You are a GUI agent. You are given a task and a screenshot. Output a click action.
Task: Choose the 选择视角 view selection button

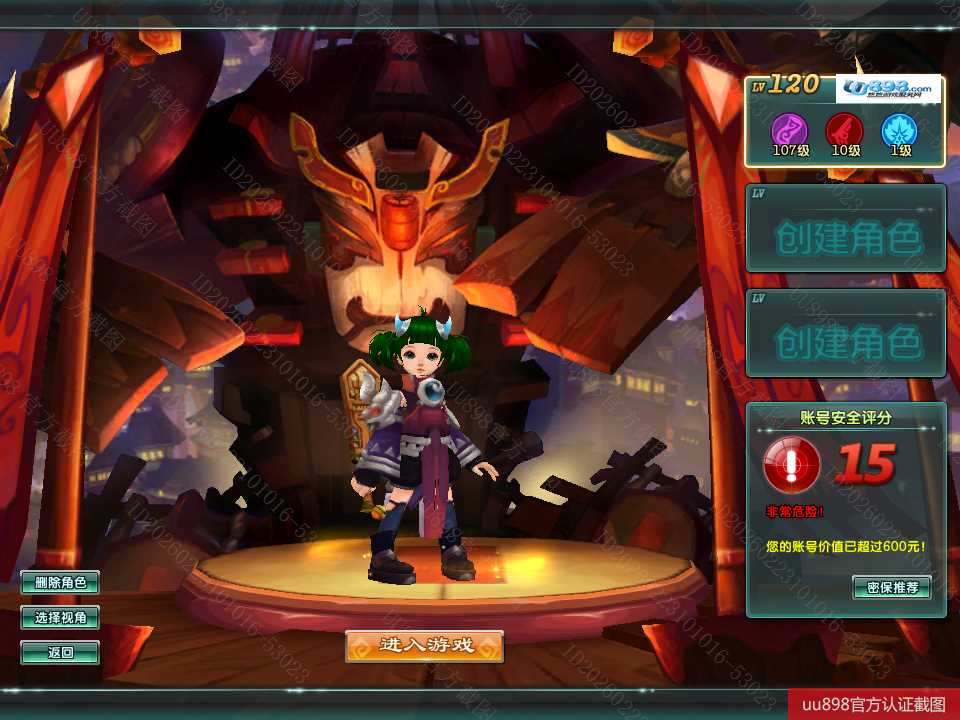(60, 618)
